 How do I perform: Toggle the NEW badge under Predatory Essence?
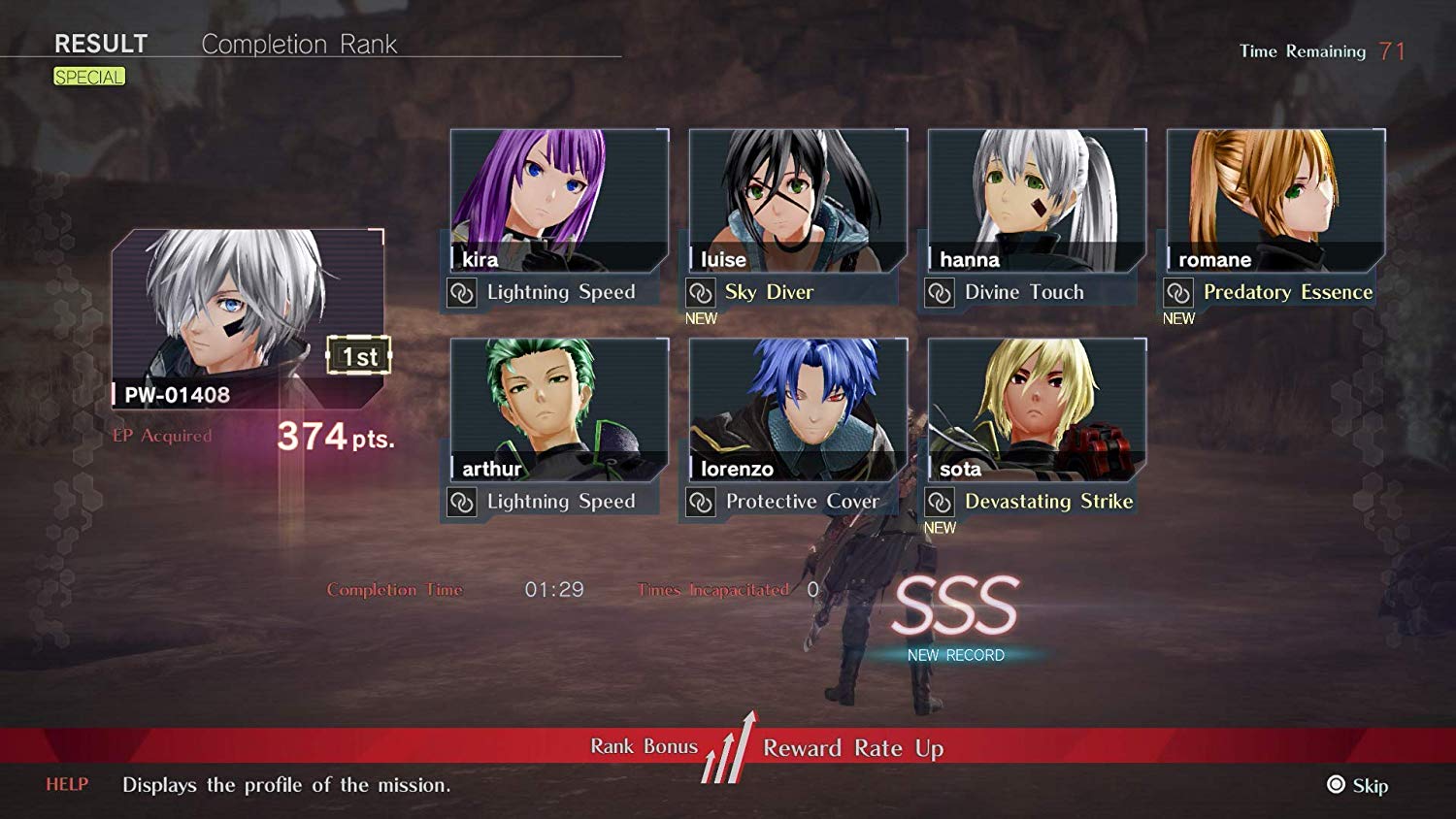coord(1177,318)
